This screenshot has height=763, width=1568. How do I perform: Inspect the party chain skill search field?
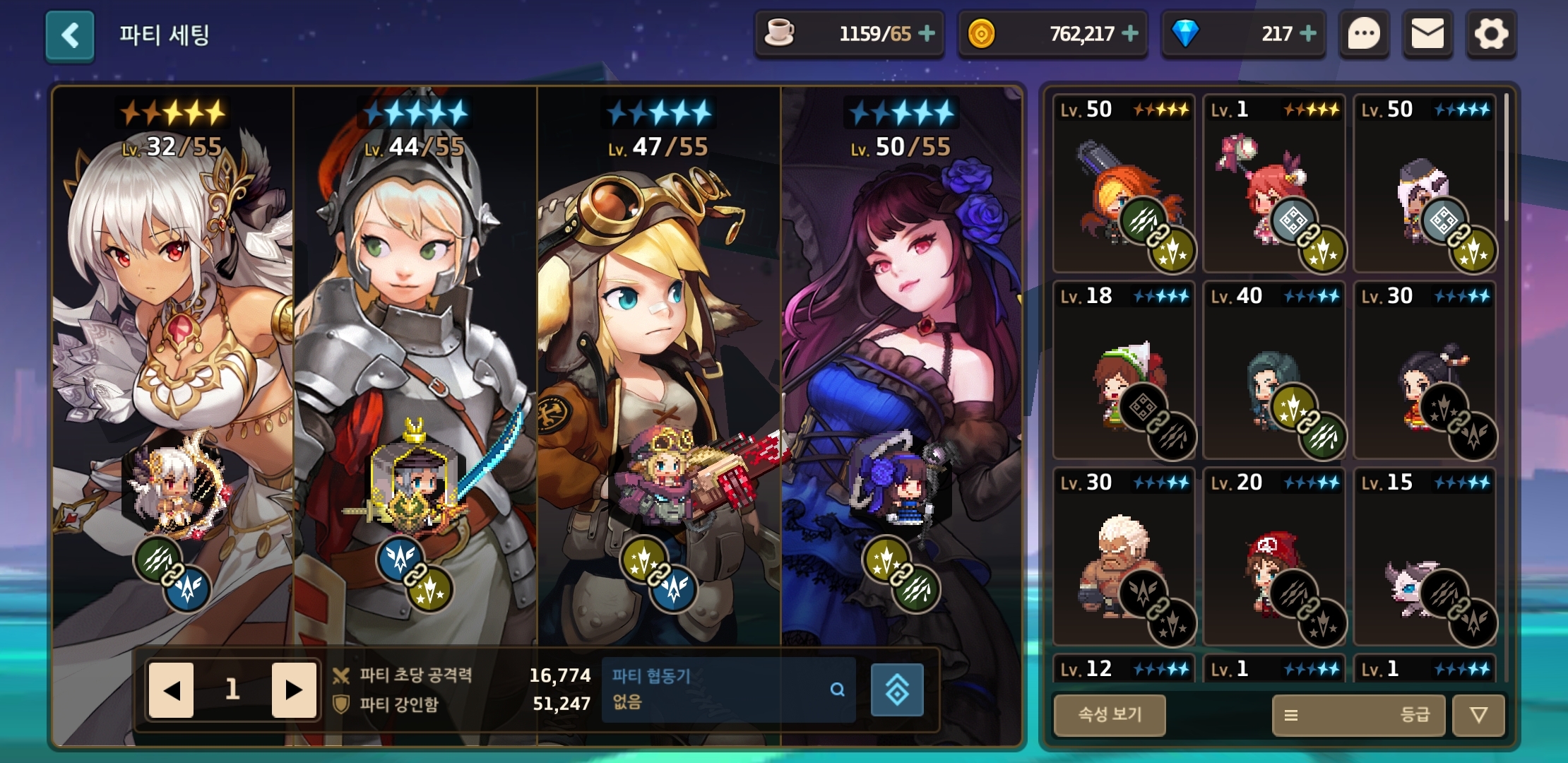coord(728,690)
